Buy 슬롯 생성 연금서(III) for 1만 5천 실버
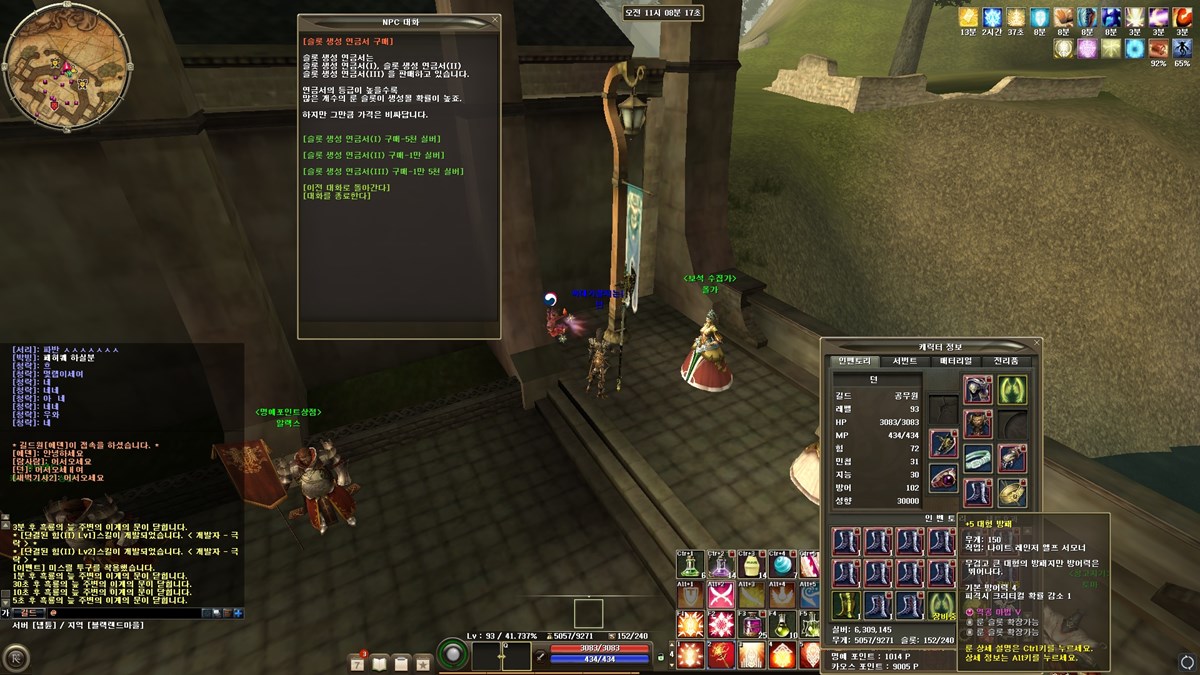Image resolution: width=1200 pixels, height=675 pixels. click(x=377, y=171)
